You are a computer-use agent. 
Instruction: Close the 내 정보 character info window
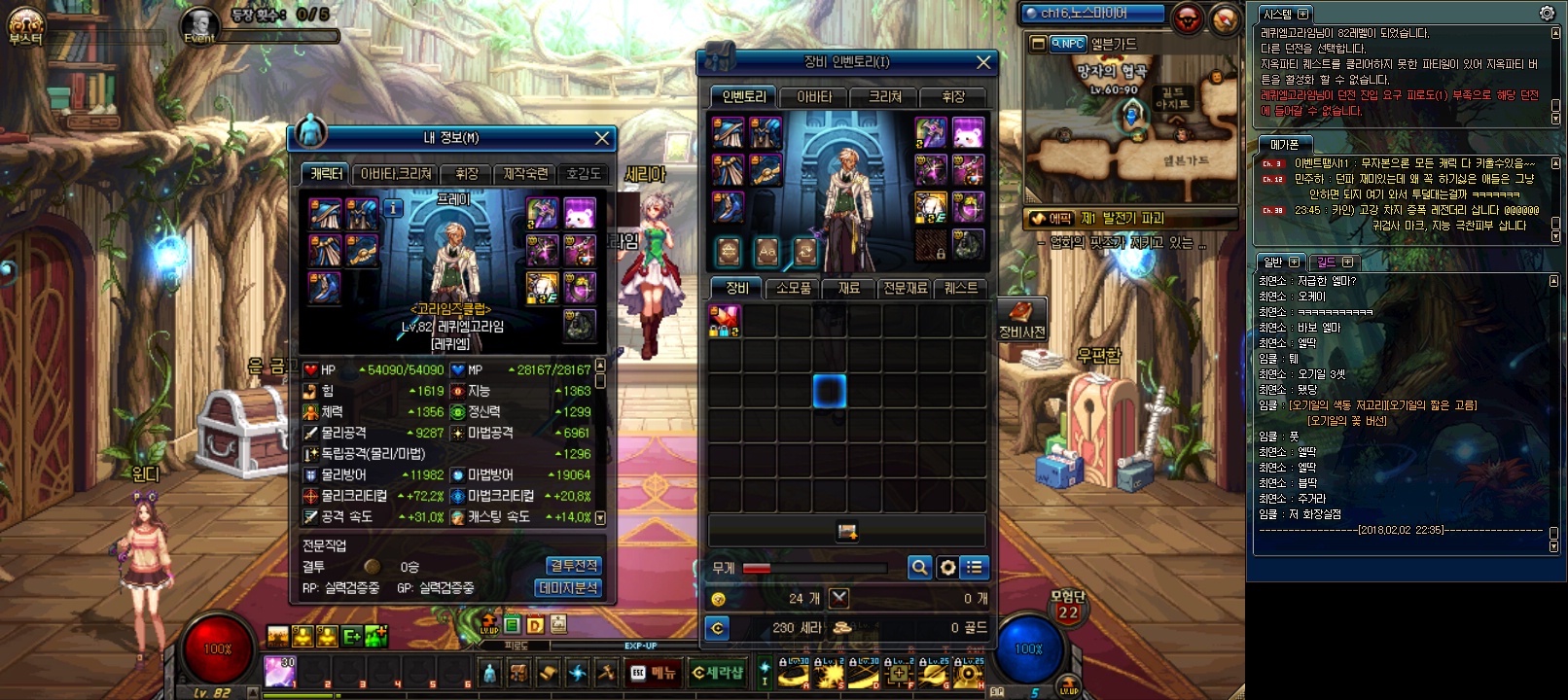(x=602, y=138)
